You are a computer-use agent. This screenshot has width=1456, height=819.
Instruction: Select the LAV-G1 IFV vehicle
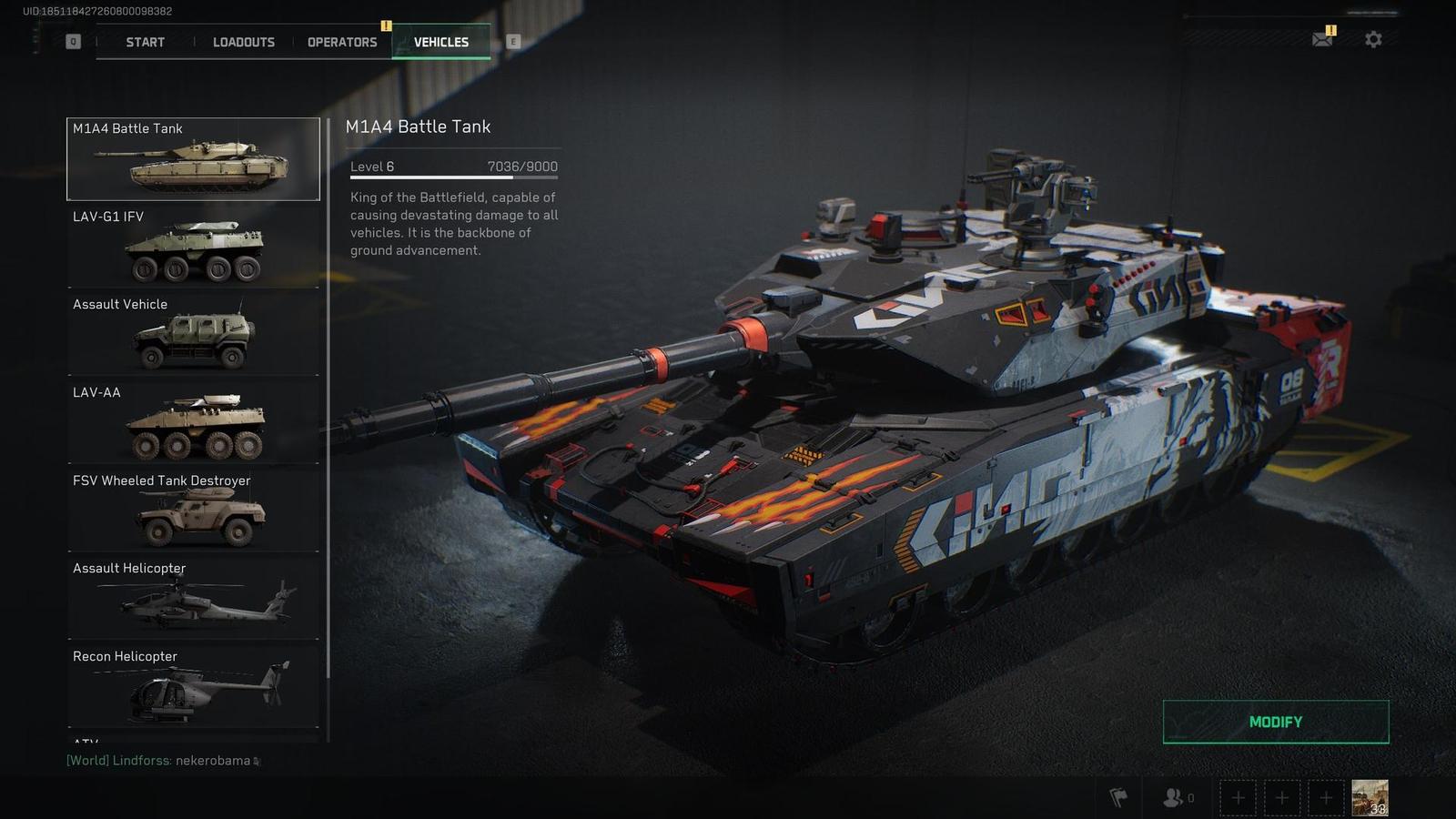coord(193,246)
